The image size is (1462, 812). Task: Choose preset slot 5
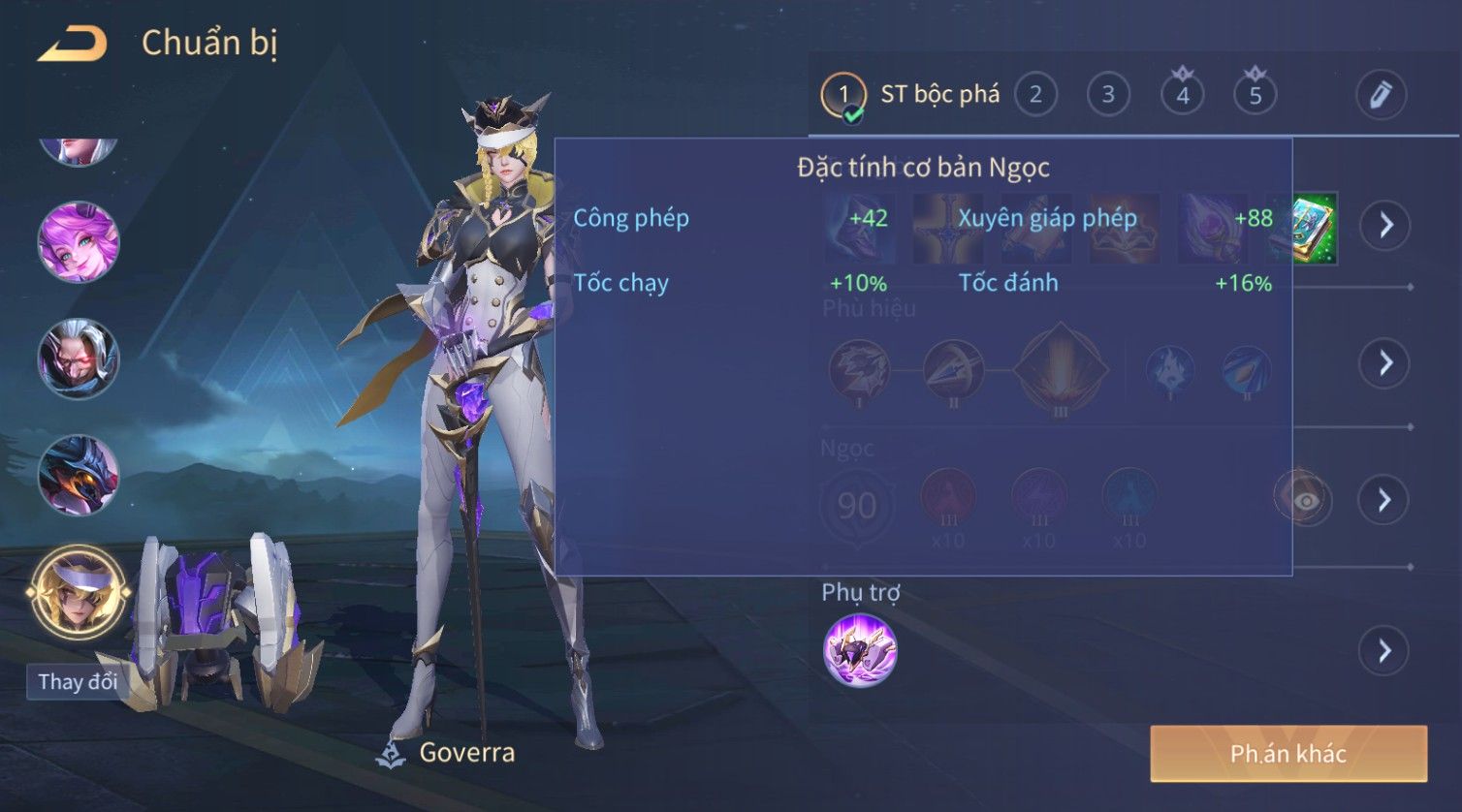coord(1255,95)
